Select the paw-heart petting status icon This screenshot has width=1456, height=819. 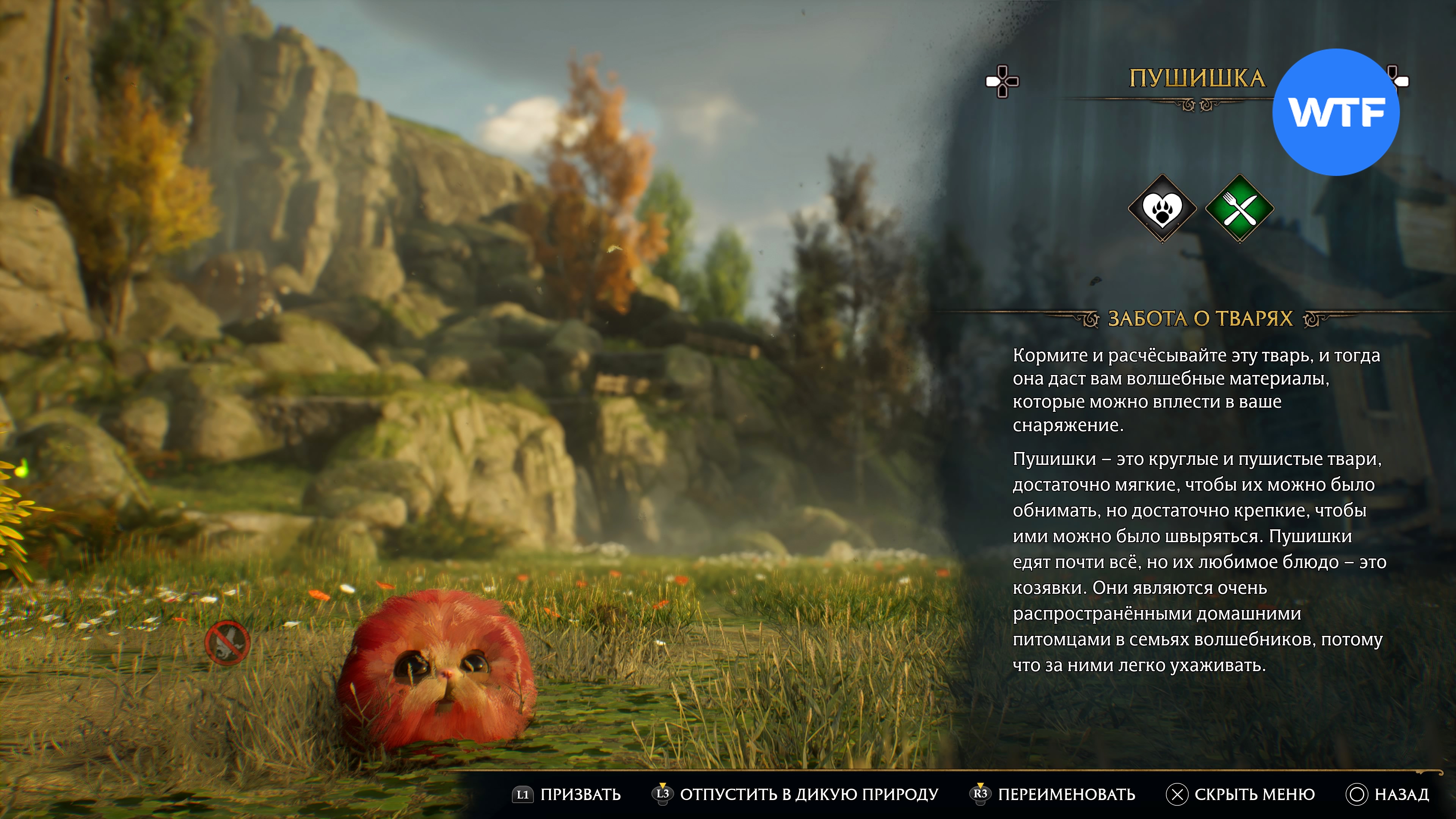click(x=1162, y=209)
